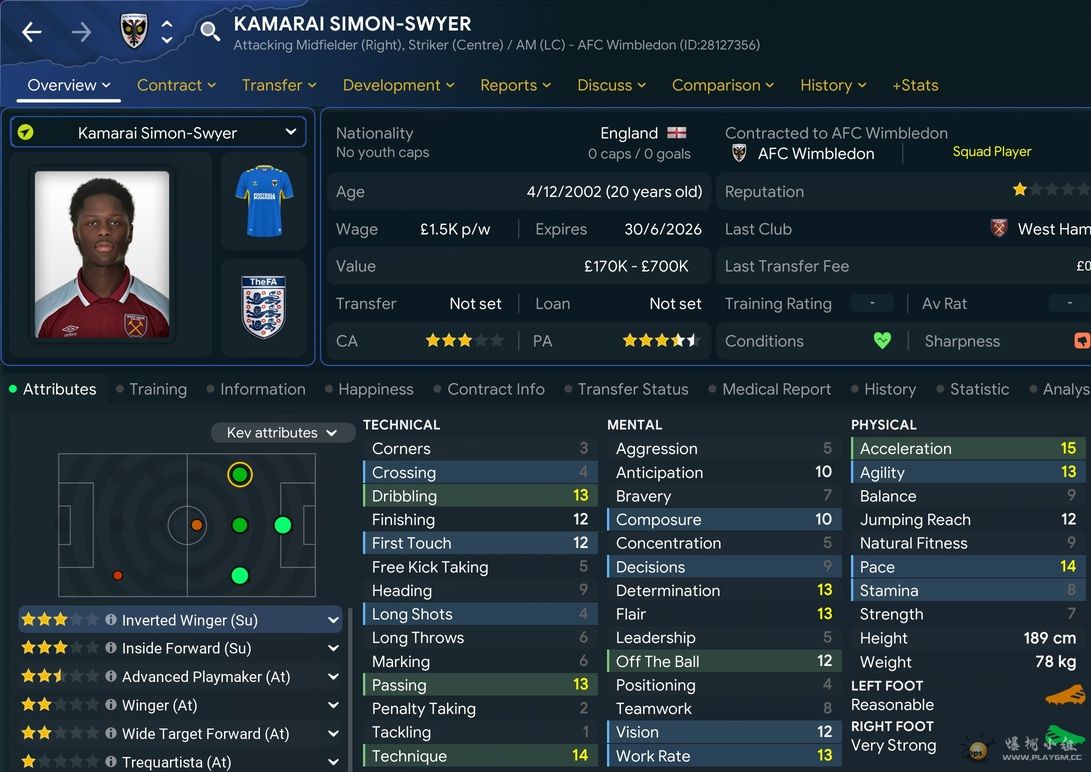The height and width of the screenshot is (772, 1091).
Task: Select the Inverted Winger (Su) role row
Action: click(x=180, y=620)
